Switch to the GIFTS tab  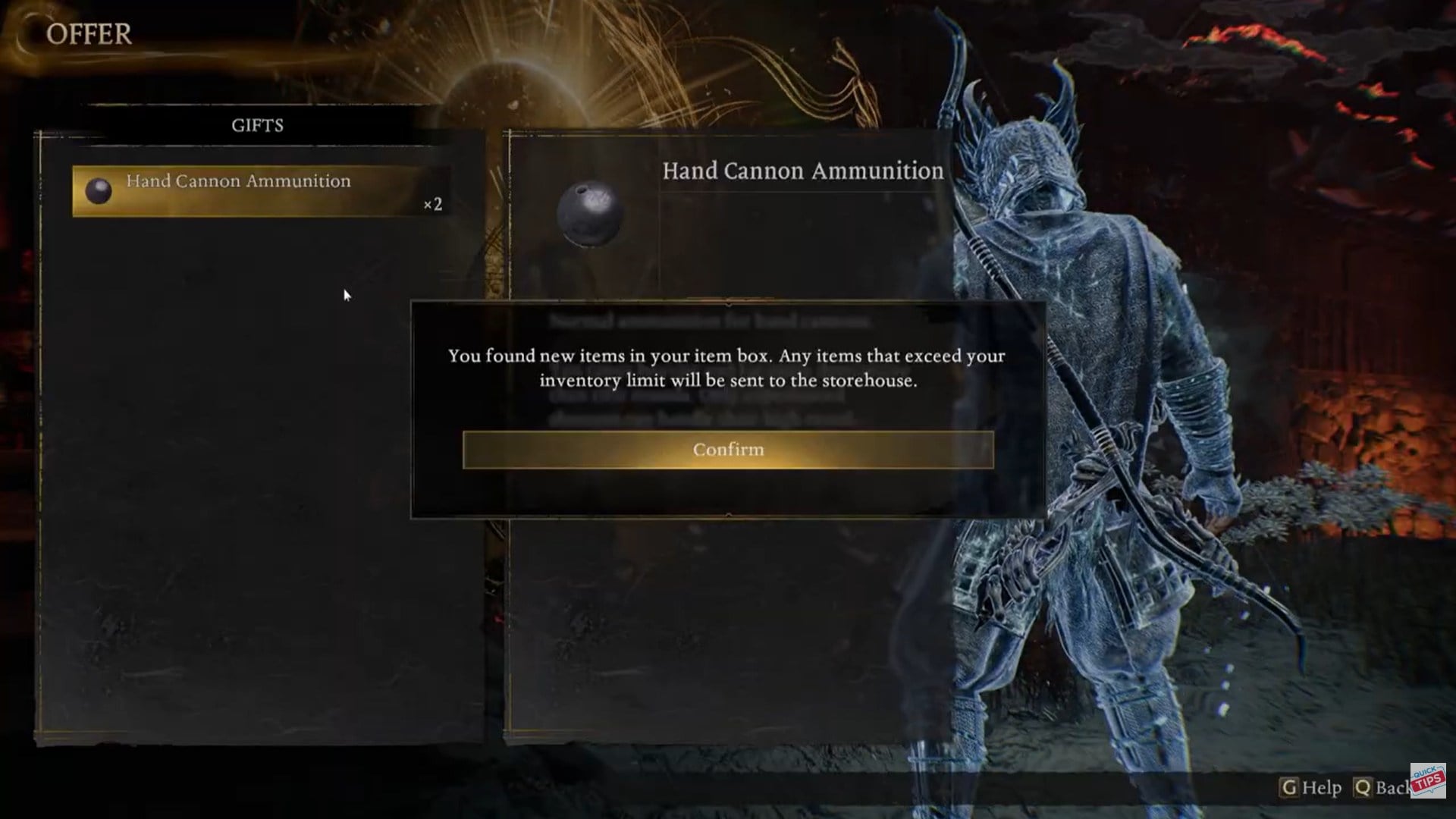pos(256,124)
